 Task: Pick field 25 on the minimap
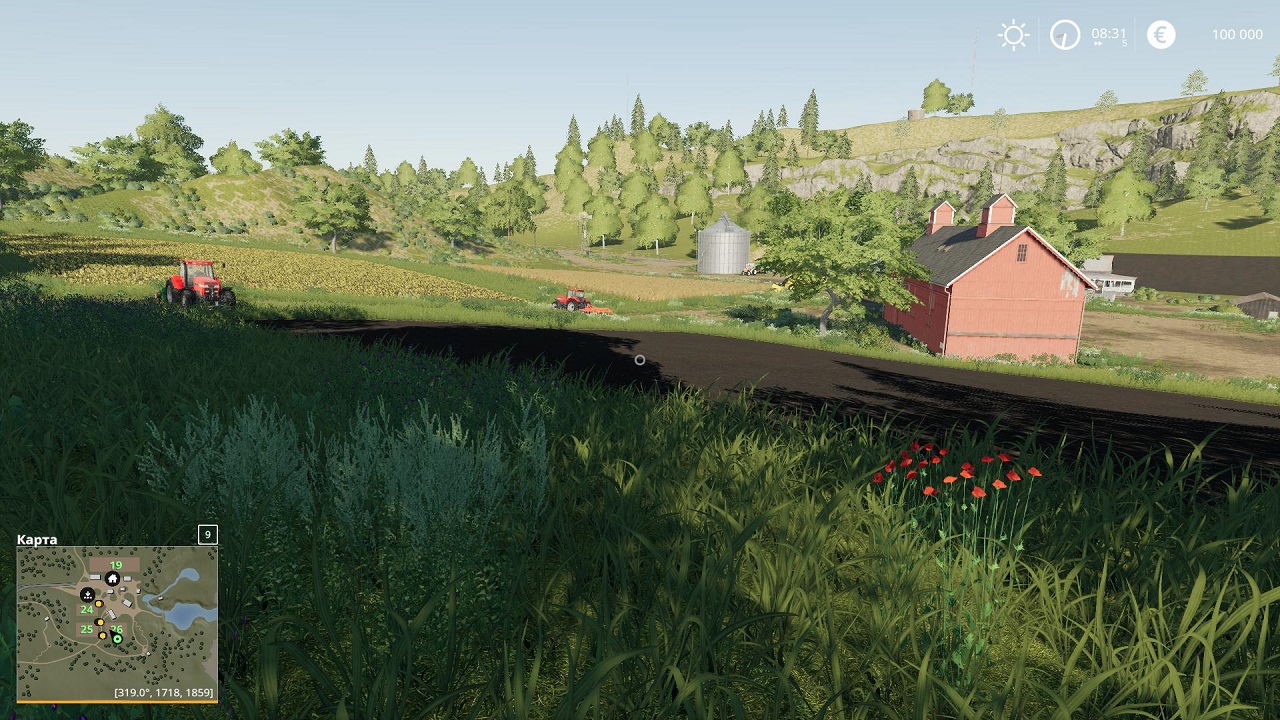[x=87, y=629]
